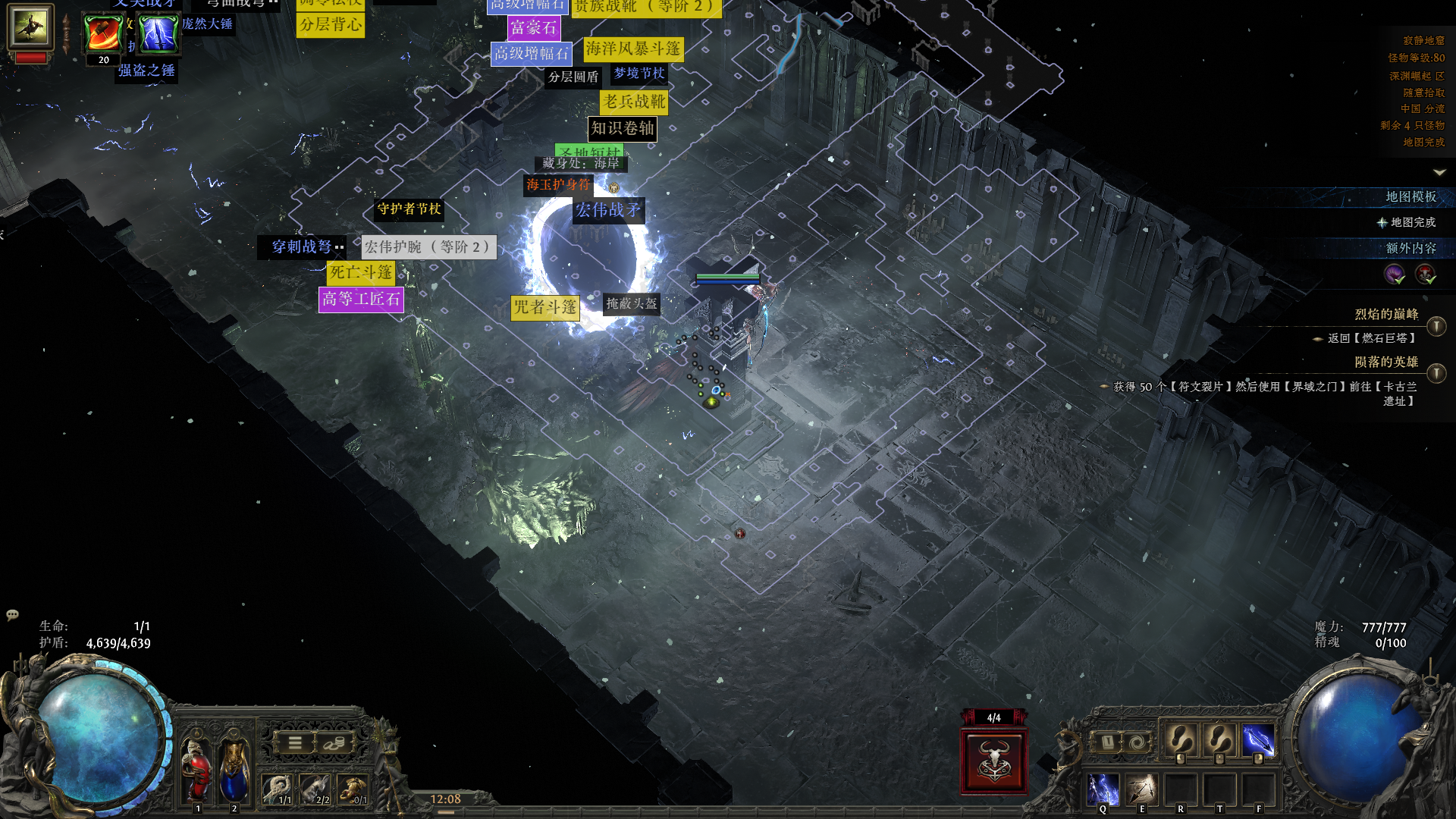Open the coins and rings shop button

pyautogui.click(x=334, y=743)
